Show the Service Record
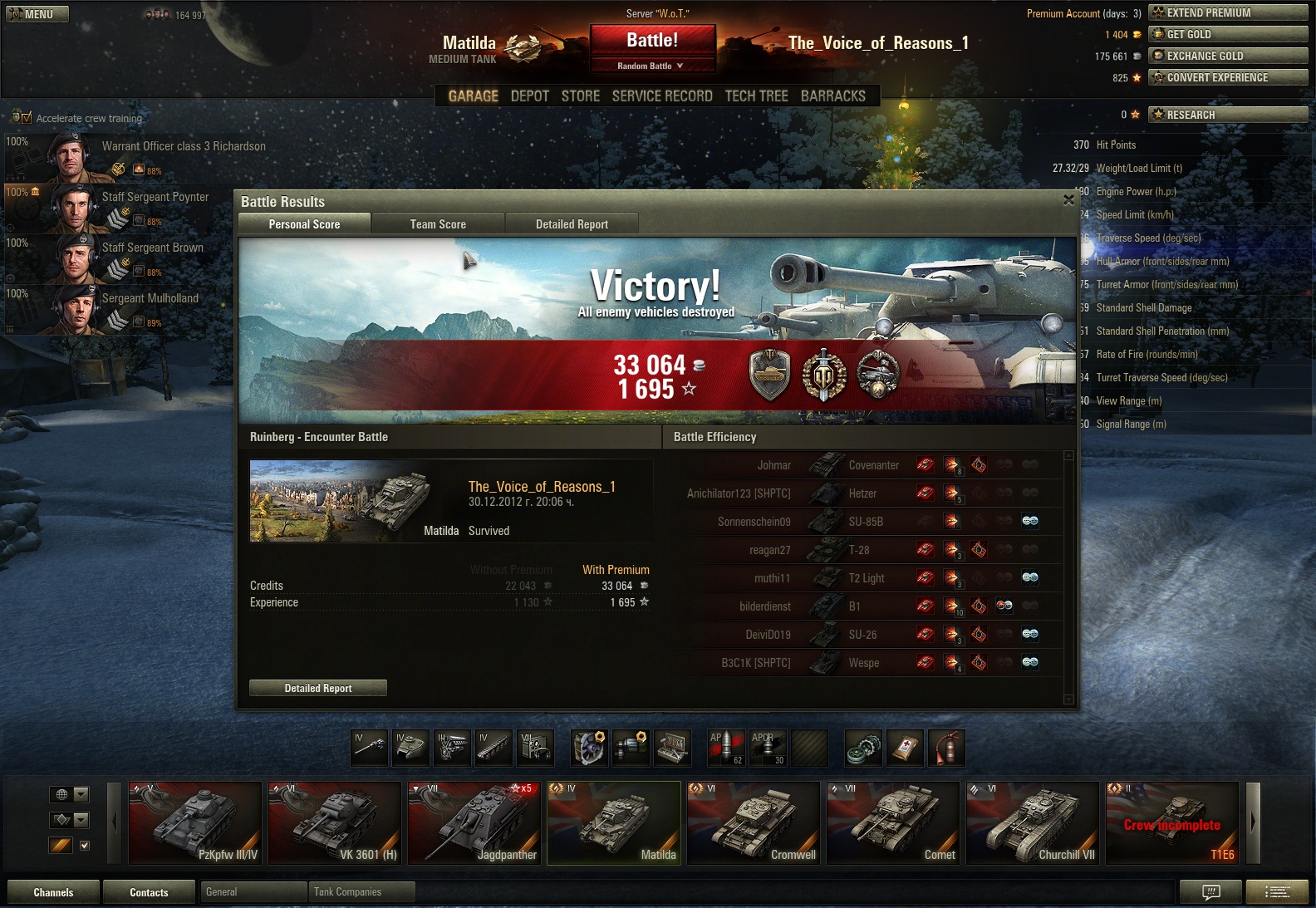1316x908 pixels. pyautogui.click(x=662, y=96)
